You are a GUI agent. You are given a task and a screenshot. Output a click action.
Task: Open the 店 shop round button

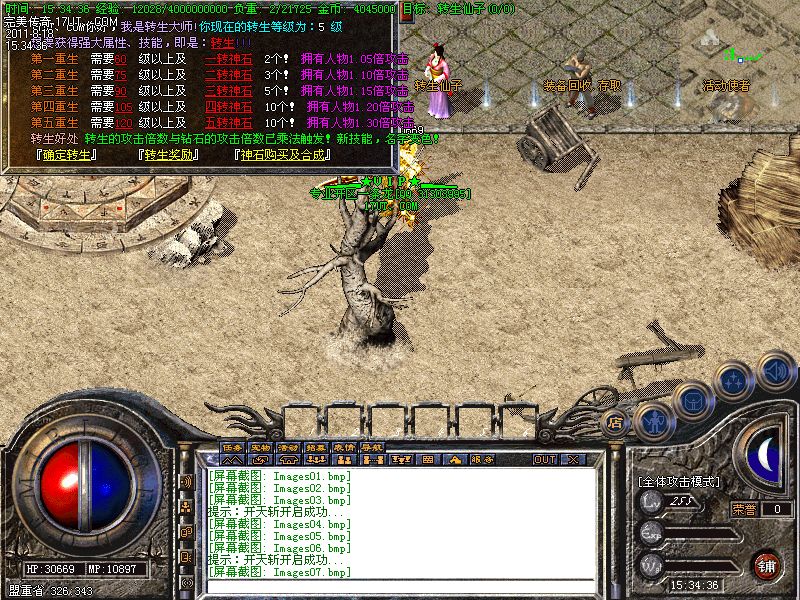point(616,423)
